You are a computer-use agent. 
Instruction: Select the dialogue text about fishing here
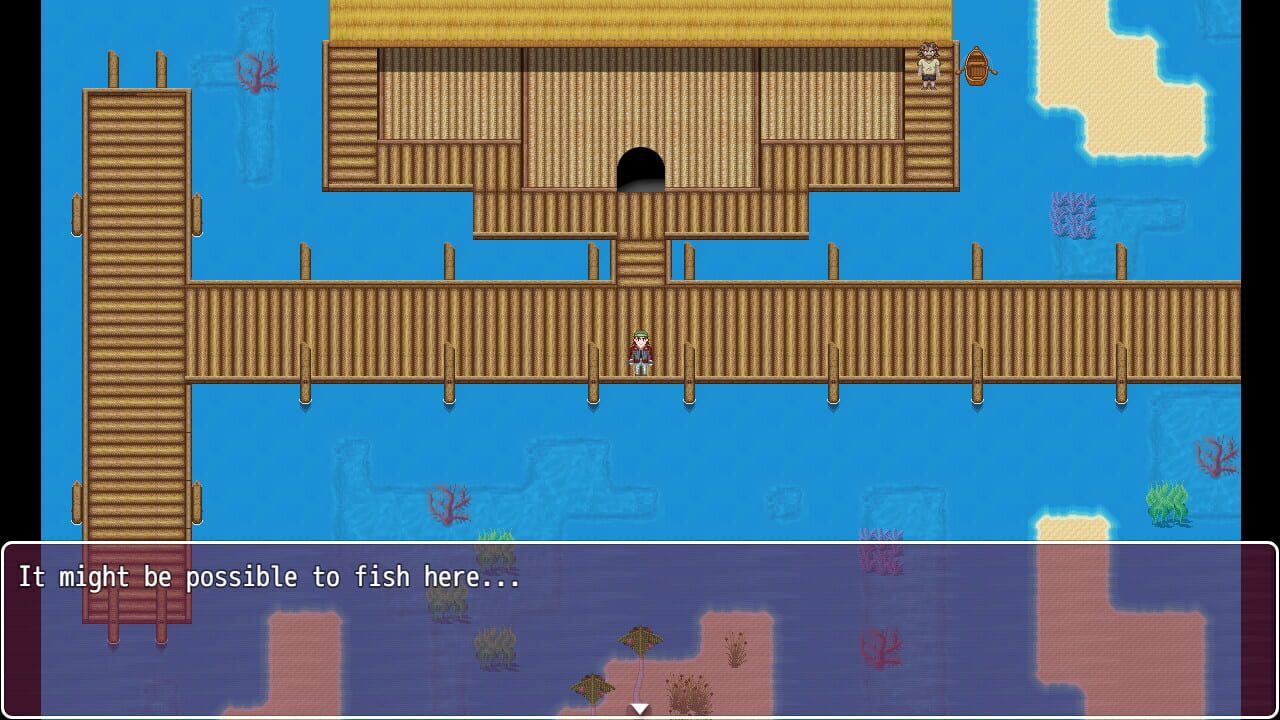point(270,577)
